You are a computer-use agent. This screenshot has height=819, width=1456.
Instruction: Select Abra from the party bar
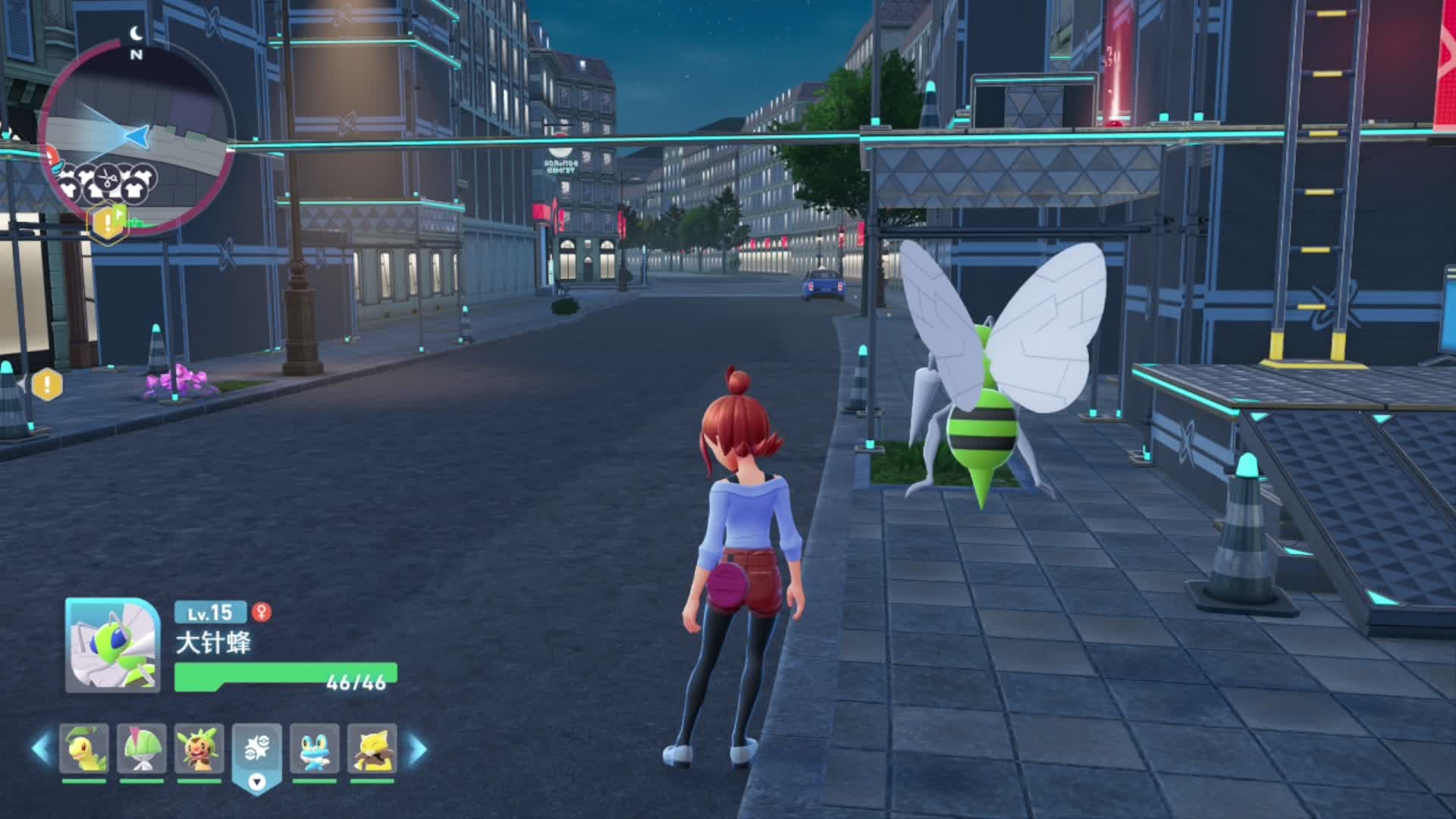pyautogui.click(x=372, y=748)
